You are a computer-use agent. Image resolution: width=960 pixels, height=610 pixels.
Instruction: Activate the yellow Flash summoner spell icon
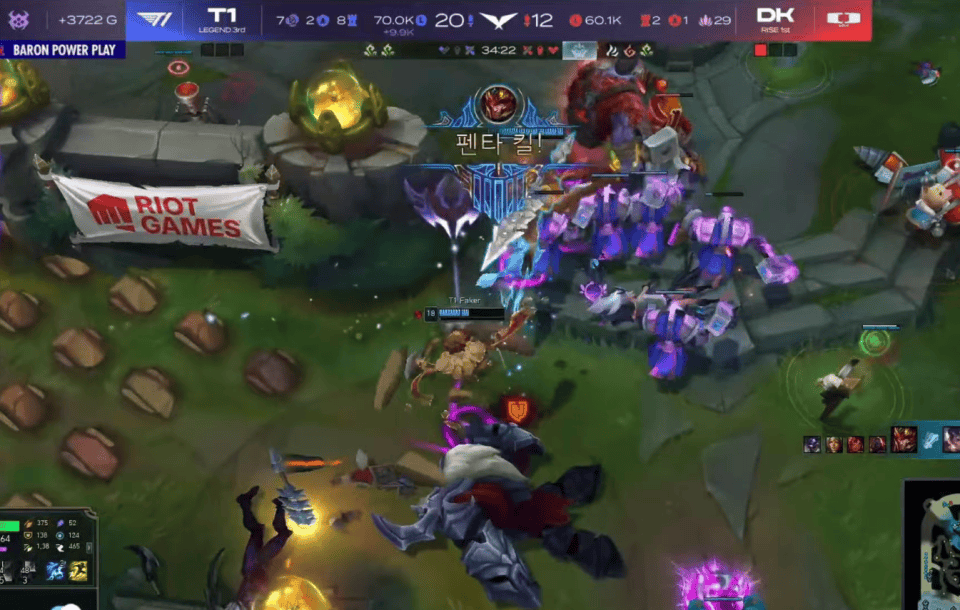click(78, 570)
